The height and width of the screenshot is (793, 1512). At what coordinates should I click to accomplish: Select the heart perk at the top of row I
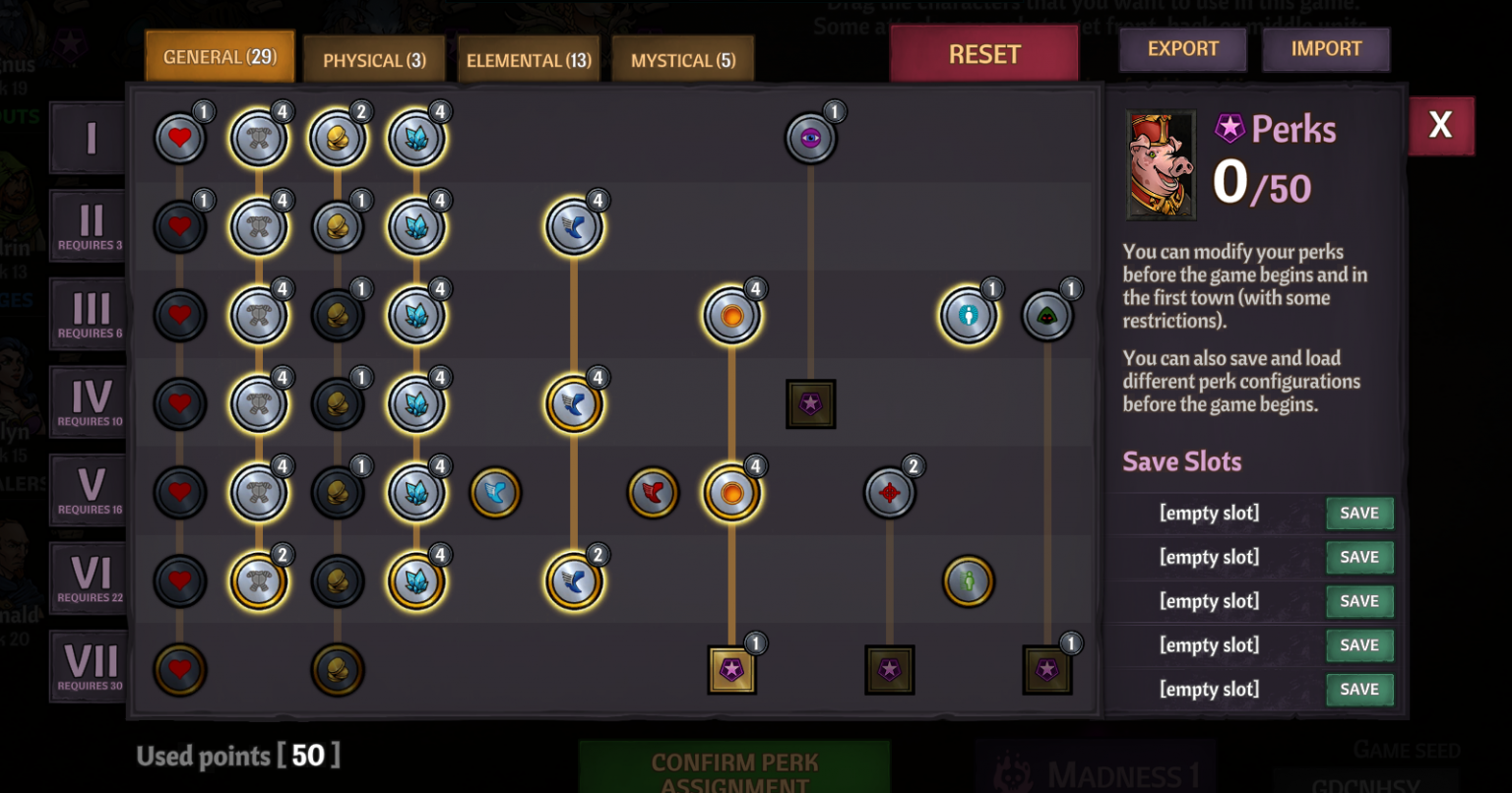pyautogui.click(x=180, y=138)
